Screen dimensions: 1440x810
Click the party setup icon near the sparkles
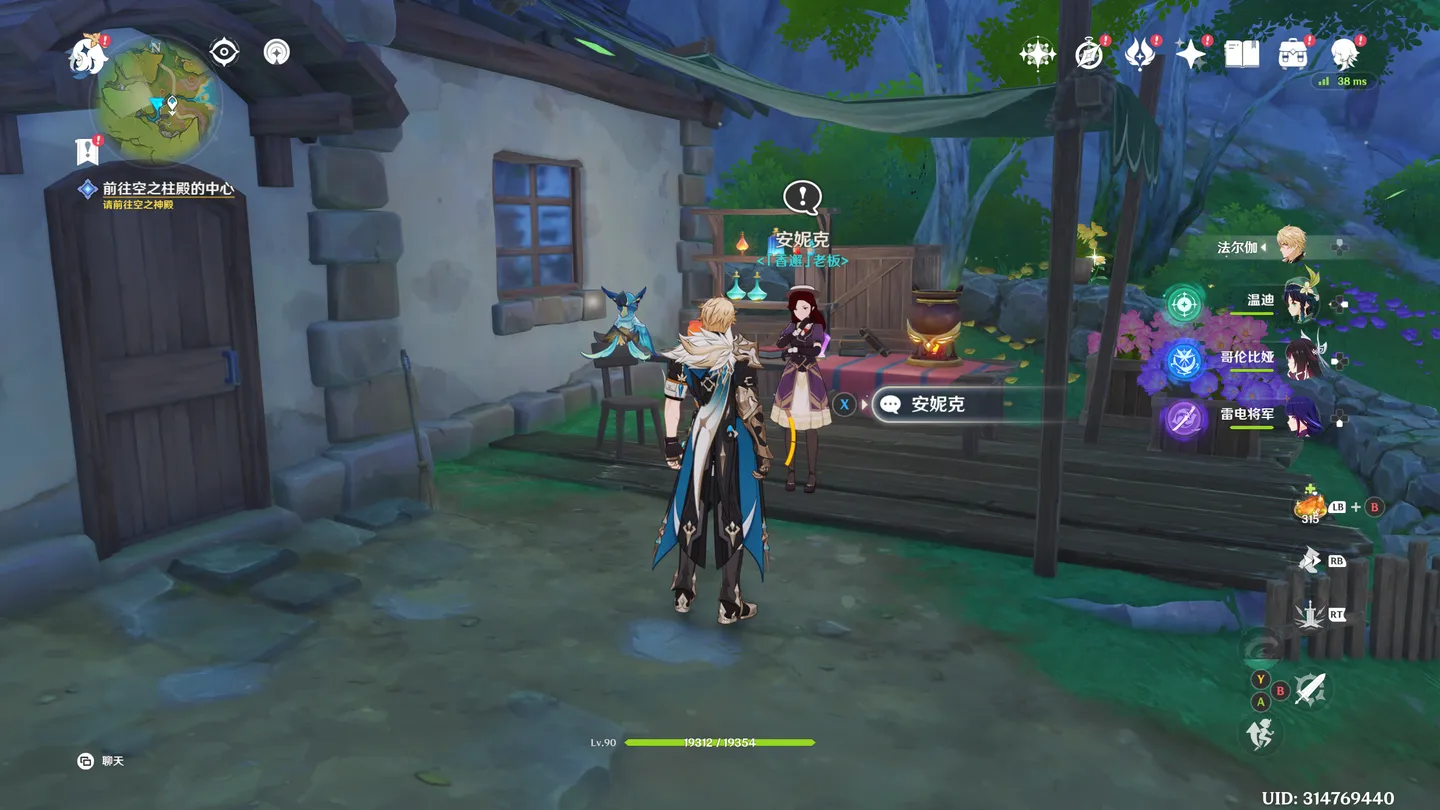(x=1036, y=55)
